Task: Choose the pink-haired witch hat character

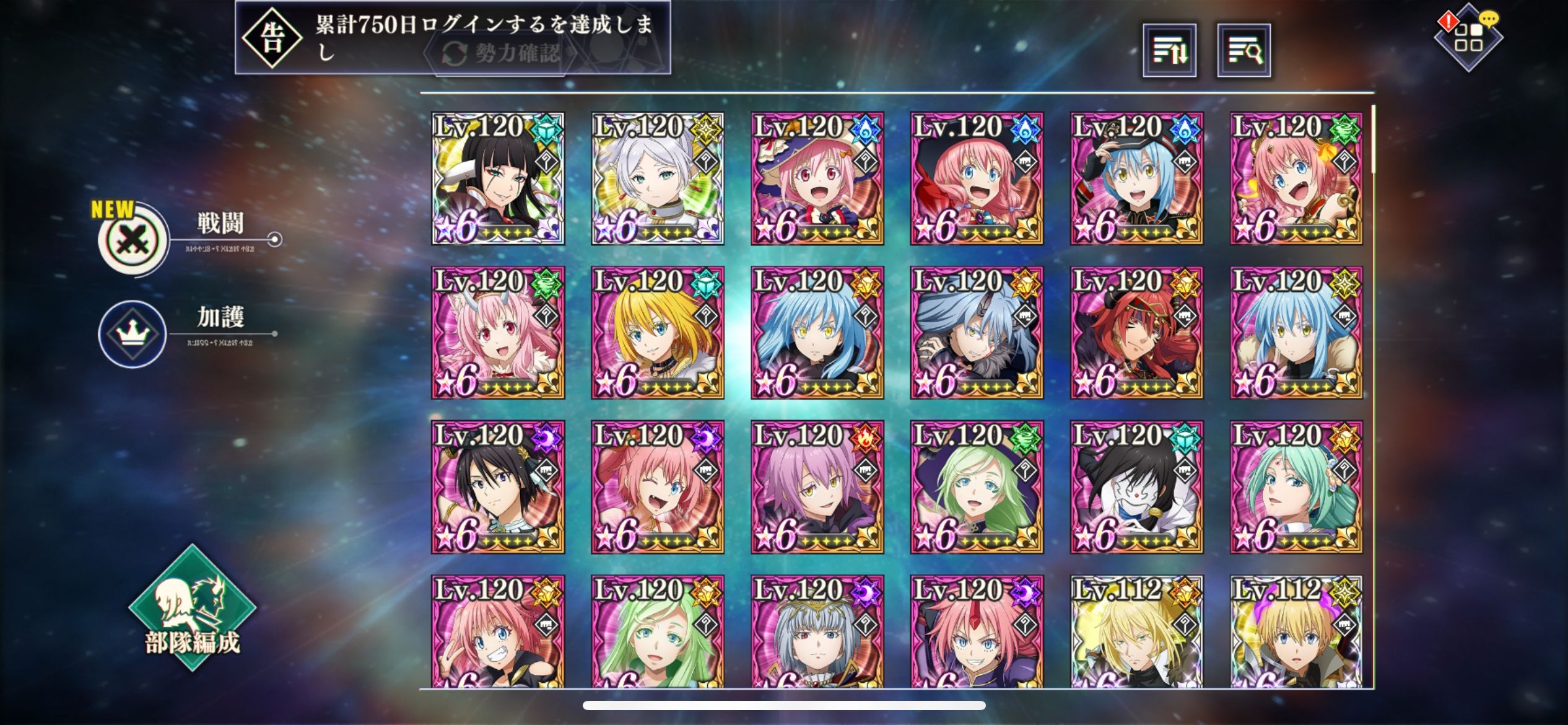Action: click(x=817, y=178)
